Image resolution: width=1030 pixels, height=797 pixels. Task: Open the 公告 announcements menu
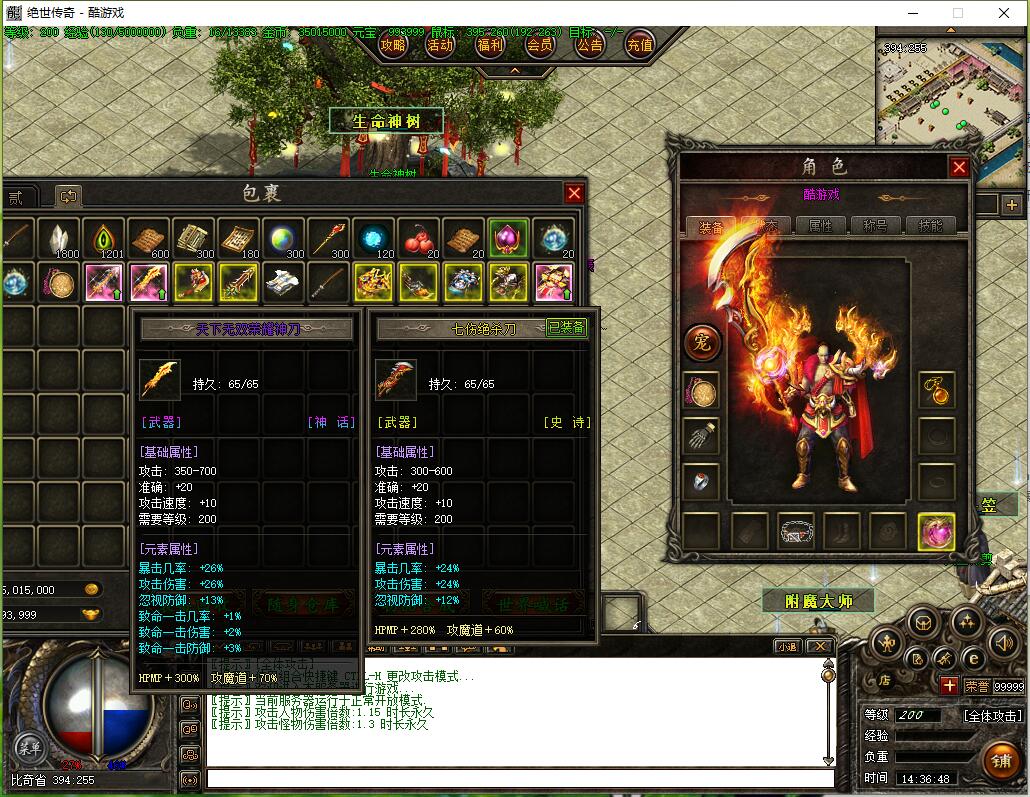pyautogui.click(x=590, y=45)
